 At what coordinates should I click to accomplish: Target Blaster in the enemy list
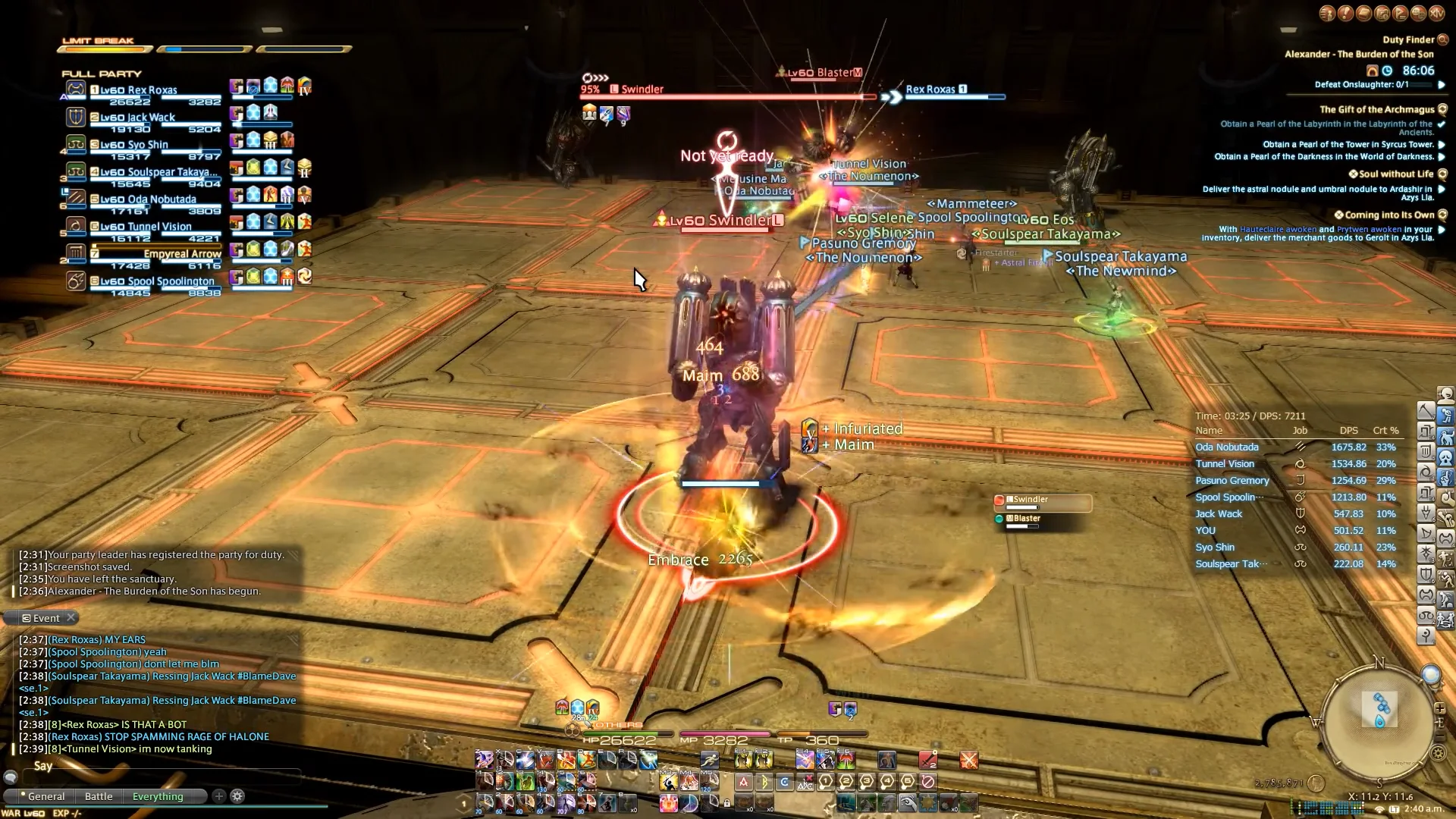pos(1043,520)
